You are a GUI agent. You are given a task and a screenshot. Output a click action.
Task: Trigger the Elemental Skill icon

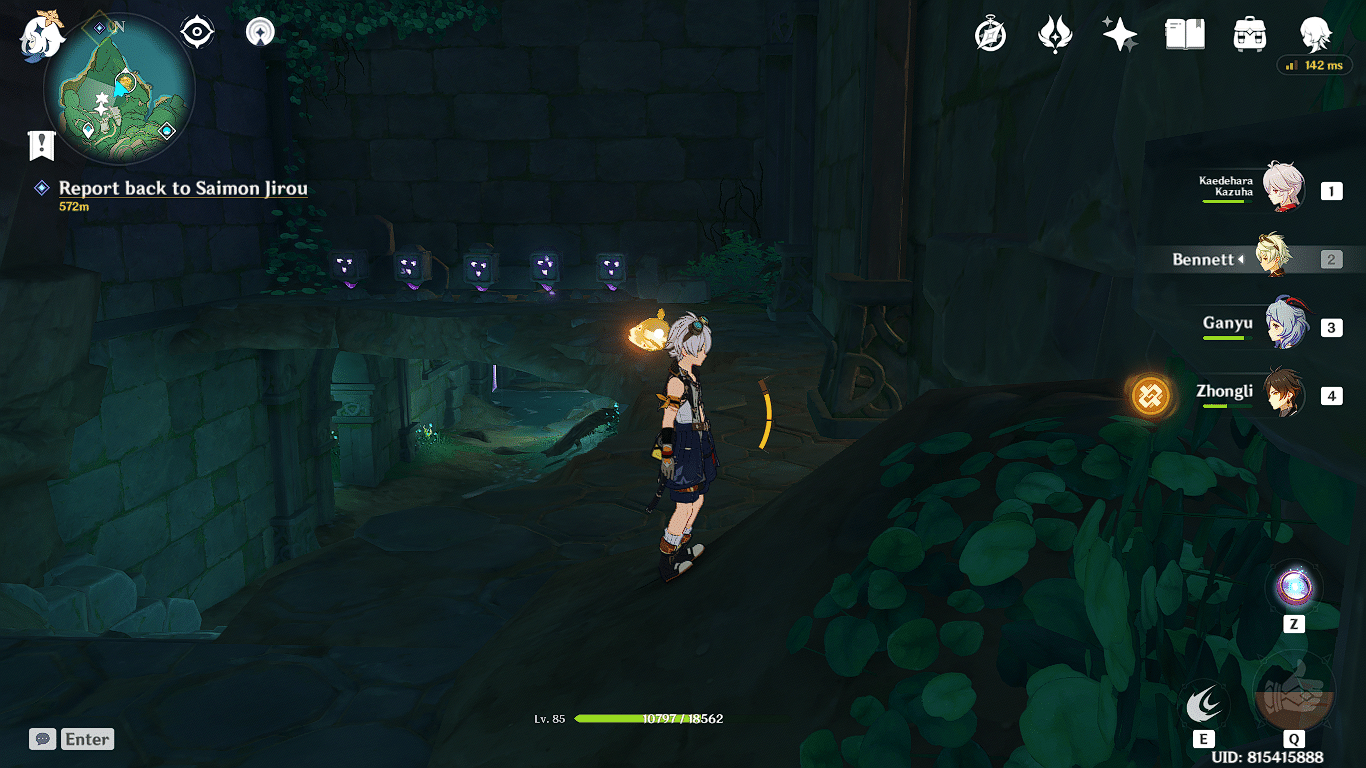pos(1204,705)
